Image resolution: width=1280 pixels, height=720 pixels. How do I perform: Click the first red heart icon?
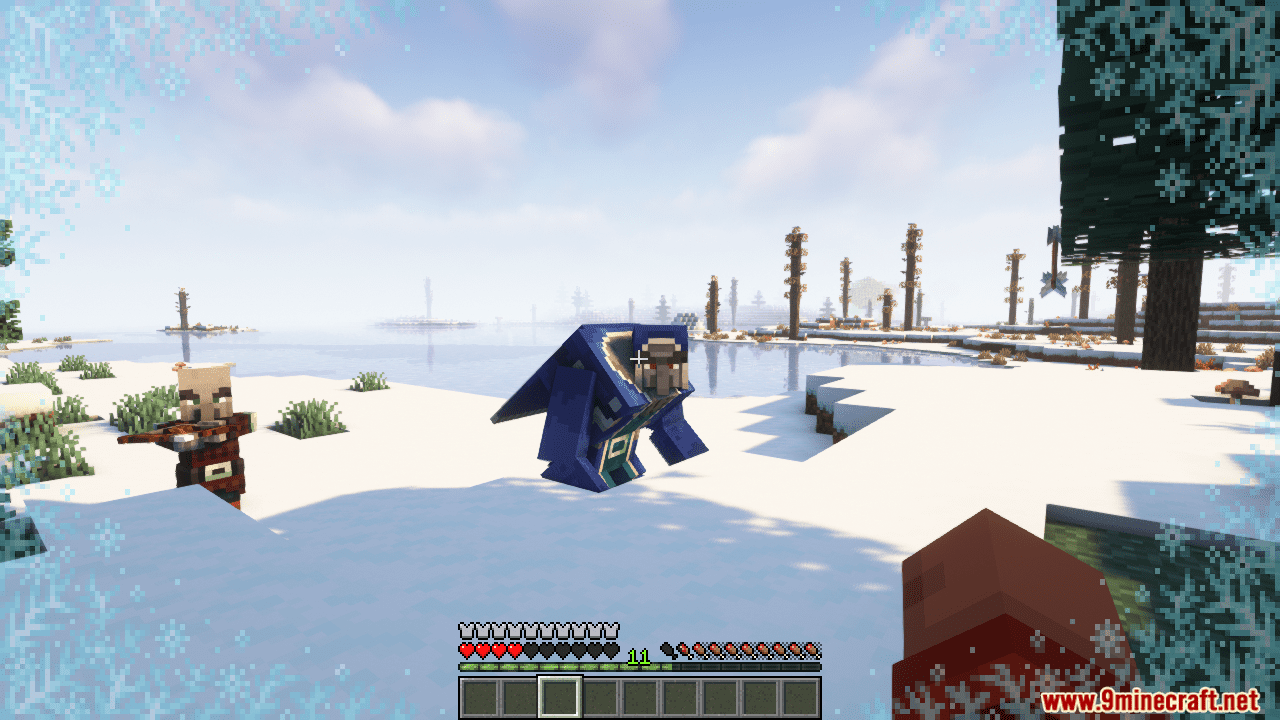pos(467,649)
